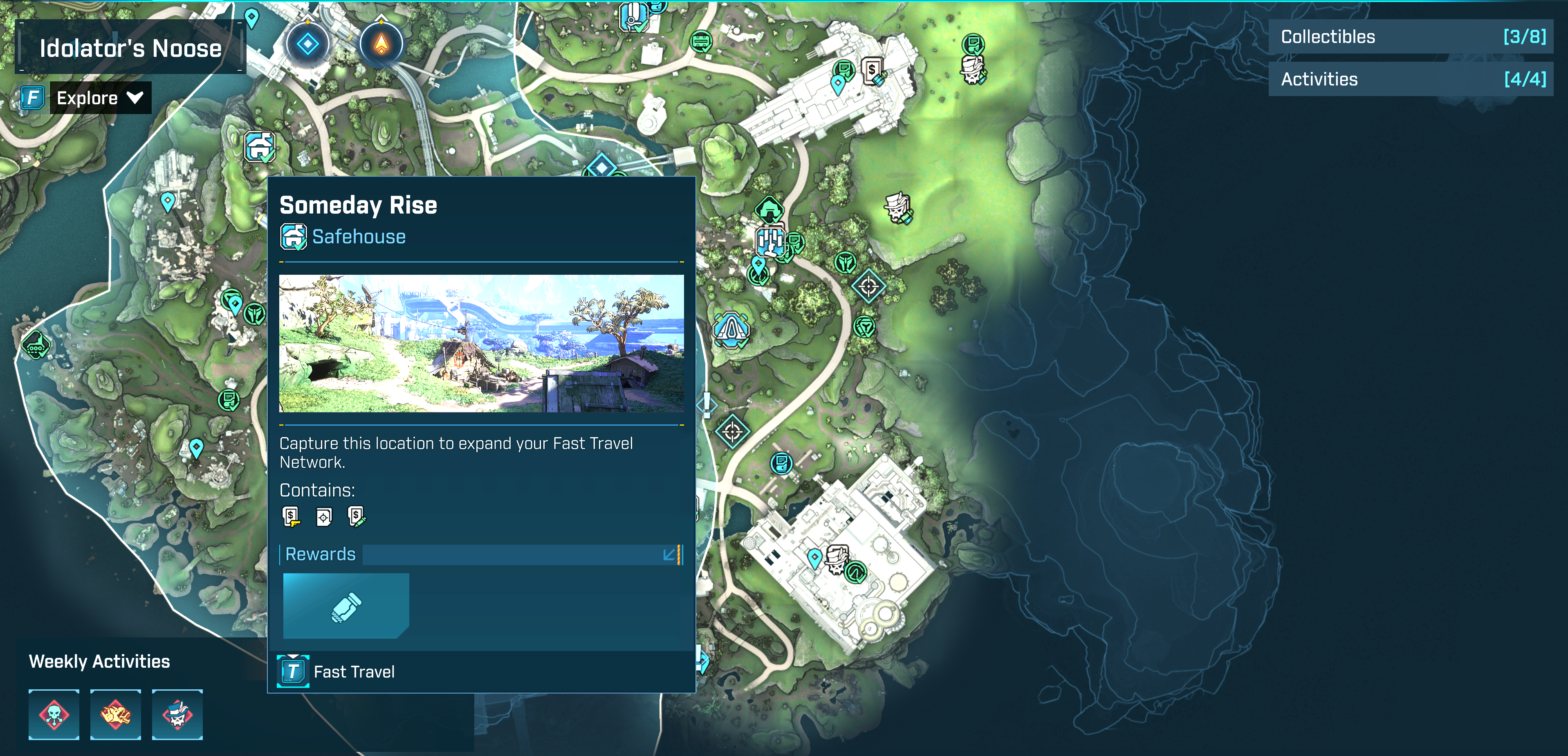Image resolution: width=1568 pixels, height=756 pixels.
Task: Click the Idolator's Noose region title
Action: tap(130, 48)
